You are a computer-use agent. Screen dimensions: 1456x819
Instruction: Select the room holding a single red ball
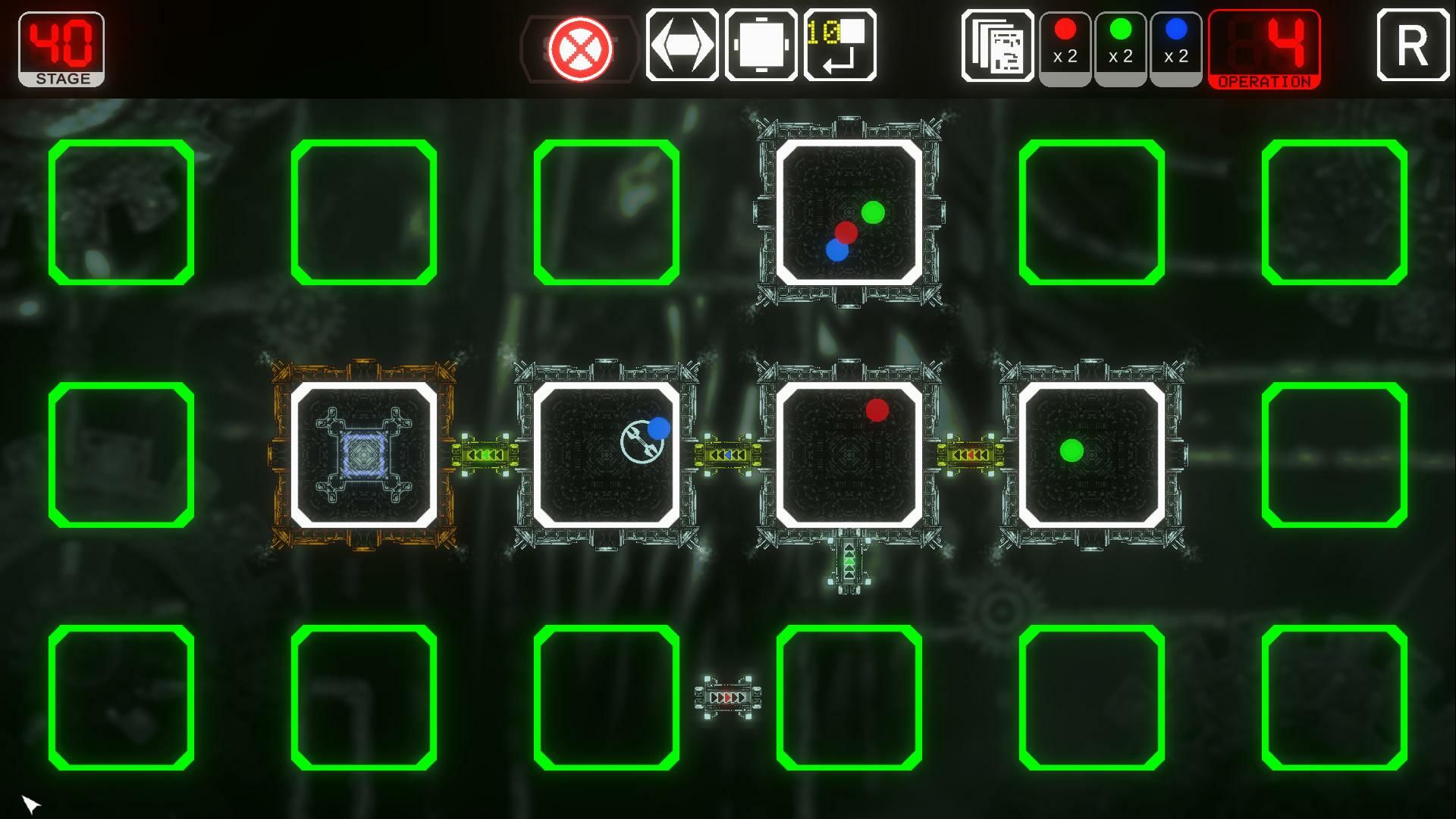coord(849,455)
